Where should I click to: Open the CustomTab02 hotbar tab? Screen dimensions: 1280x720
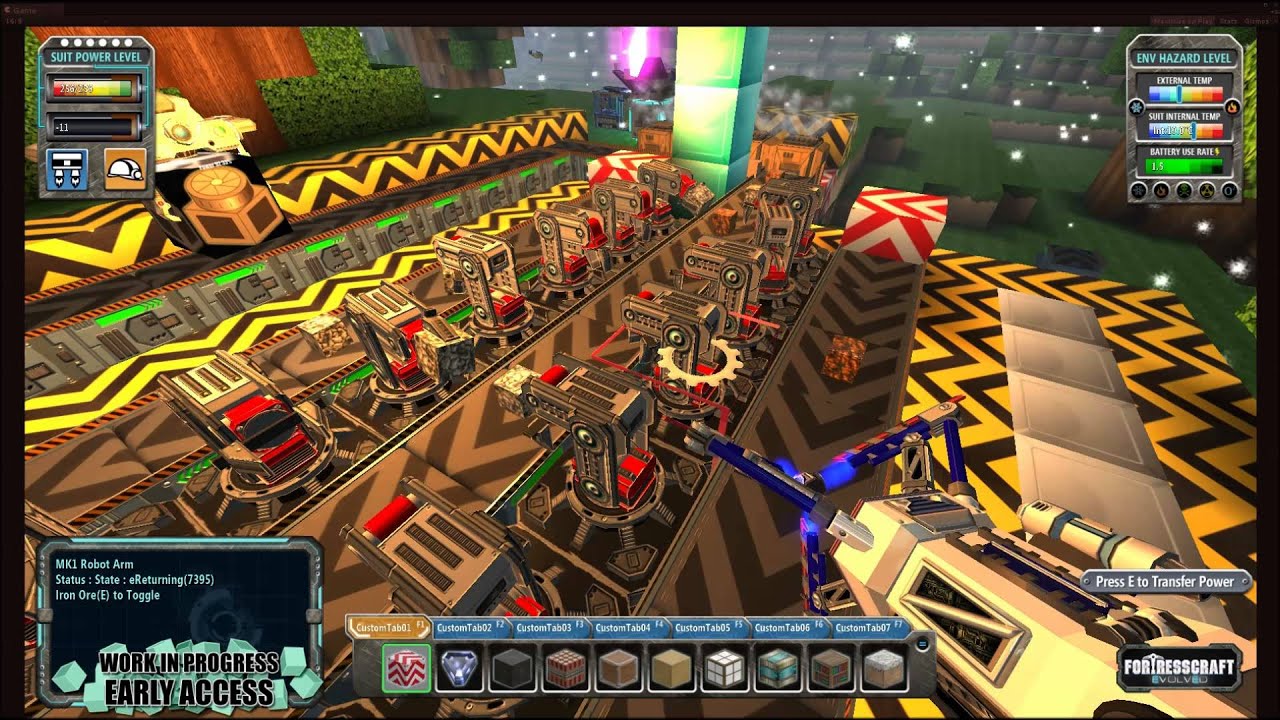(x=467, y=628)
